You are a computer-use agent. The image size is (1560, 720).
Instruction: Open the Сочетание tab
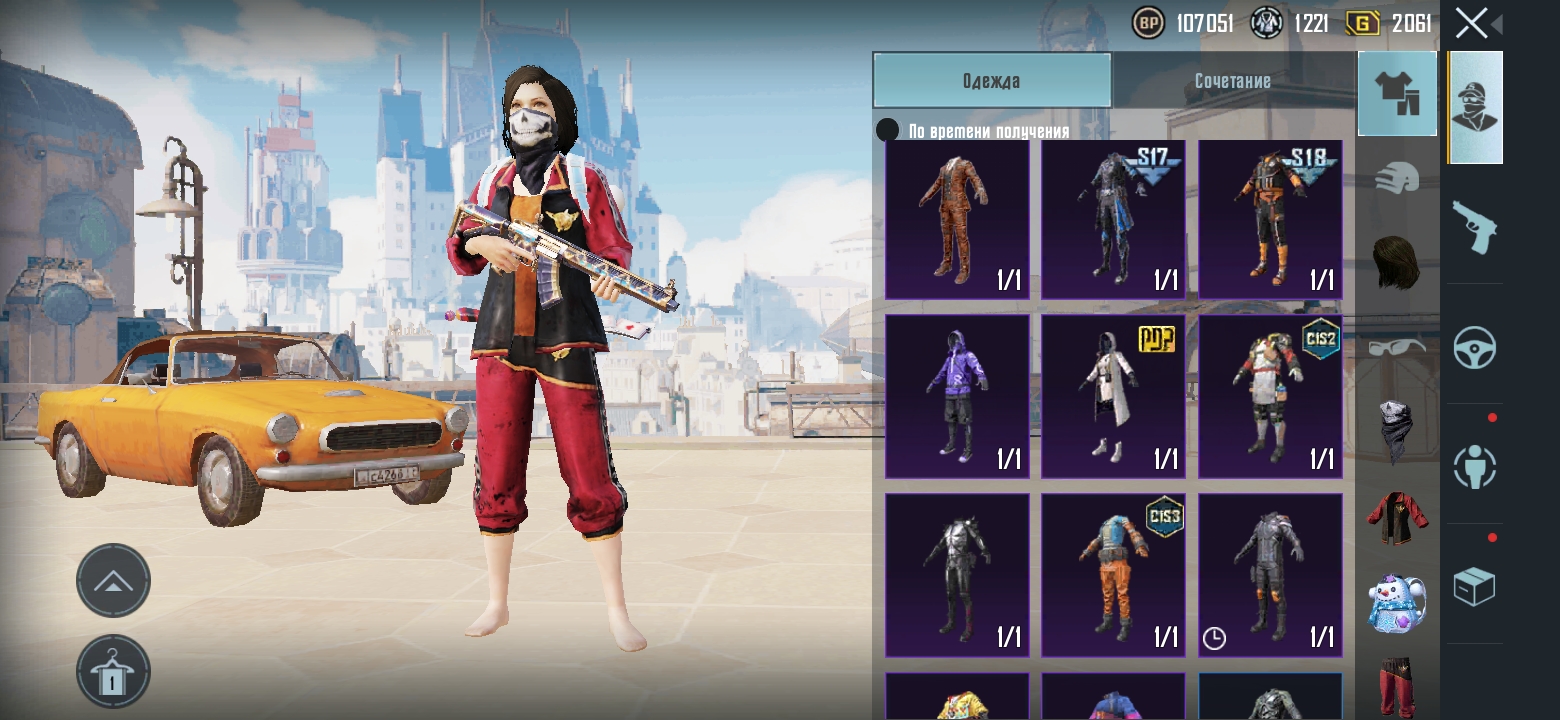[1232, 81]
